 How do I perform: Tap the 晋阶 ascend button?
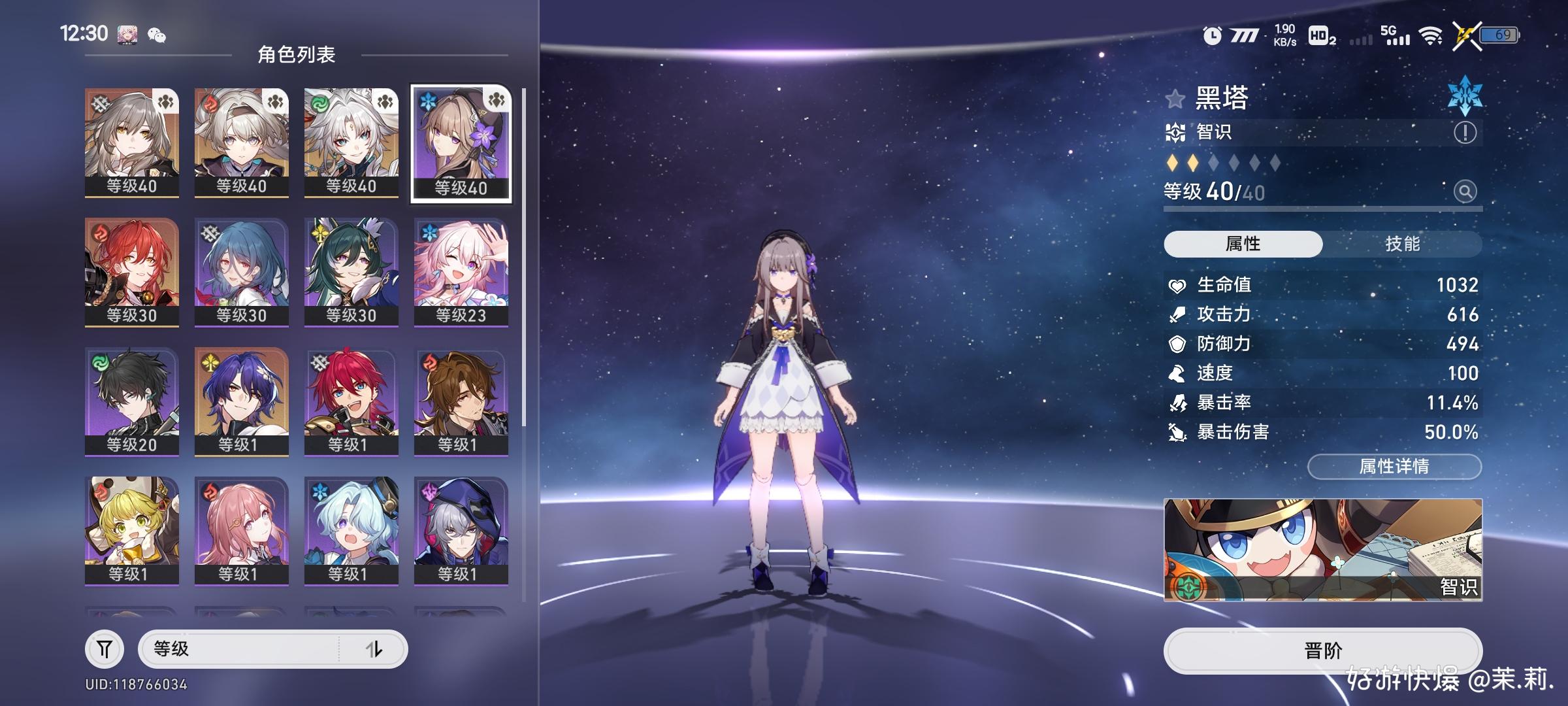point(1322,650)
